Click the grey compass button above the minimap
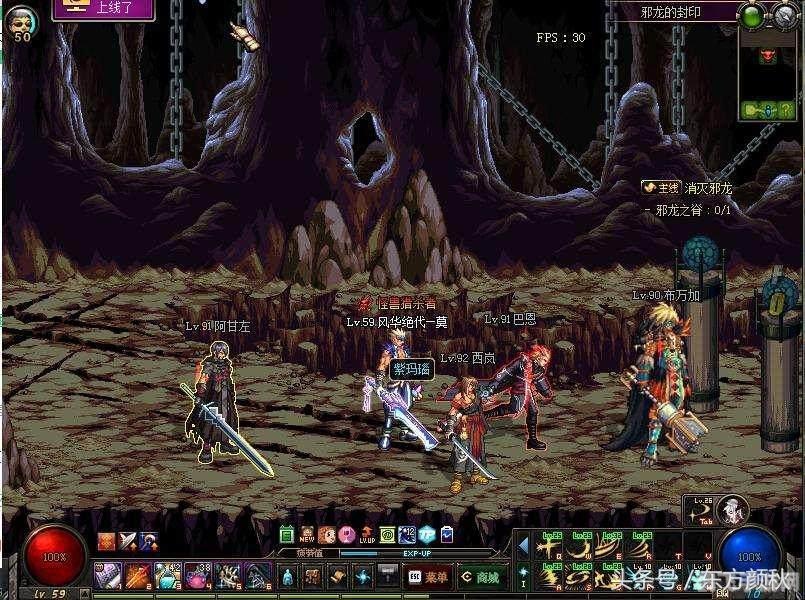The image size is (805, 600). click(x=783, y=15)
